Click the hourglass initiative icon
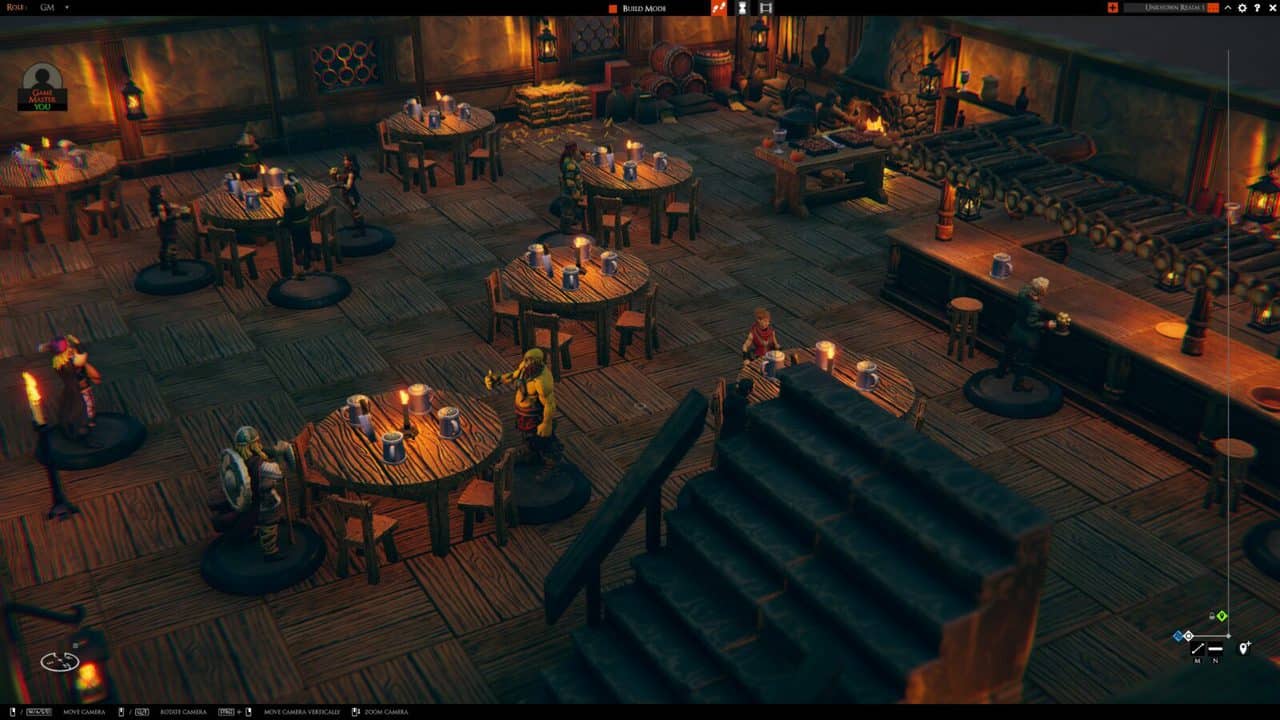The width and height of the screenshot is (1280, 720). tap(742, 8)
